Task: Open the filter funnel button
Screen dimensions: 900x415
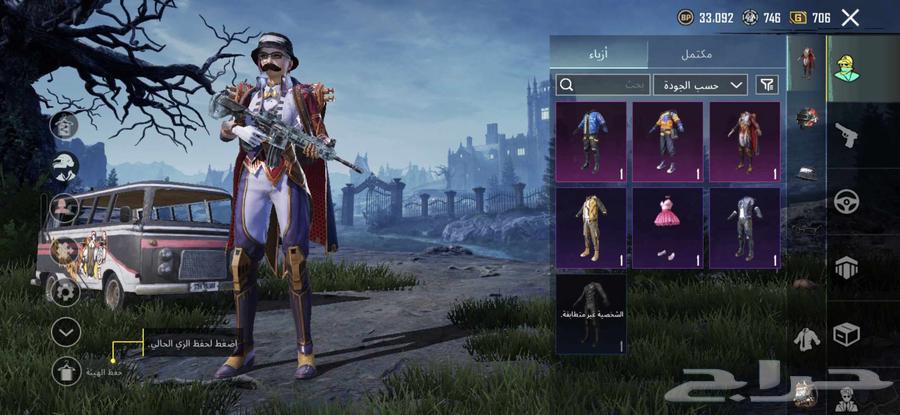Action: [x=768, y=85]
